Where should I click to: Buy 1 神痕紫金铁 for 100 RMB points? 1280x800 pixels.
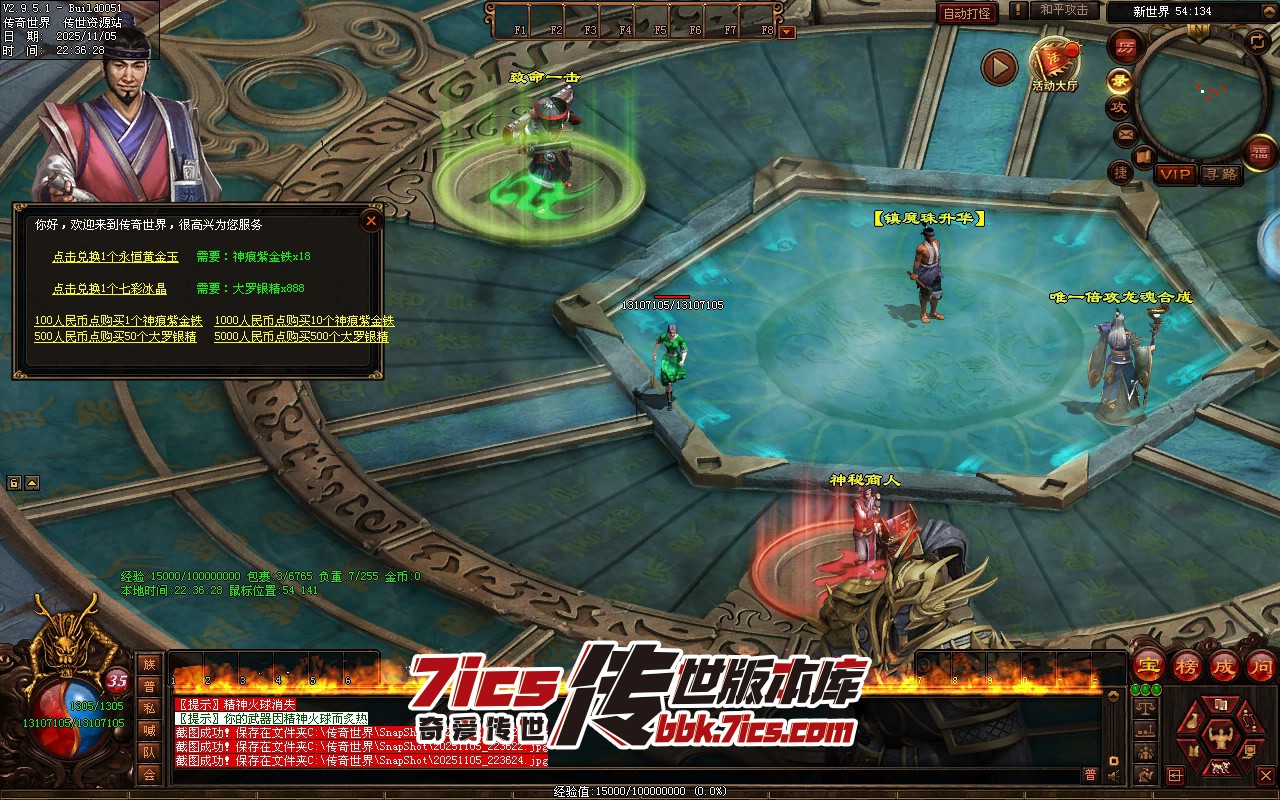point(118,321)
